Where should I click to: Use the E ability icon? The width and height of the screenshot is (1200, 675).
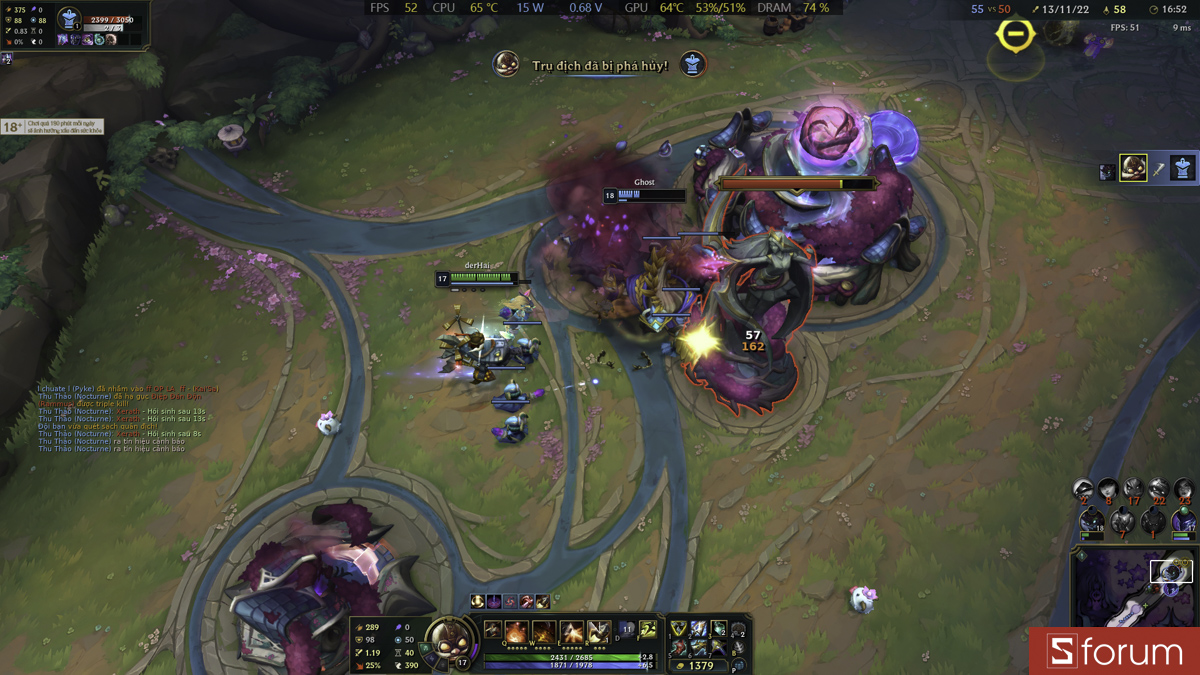click(x=572, y=632)
